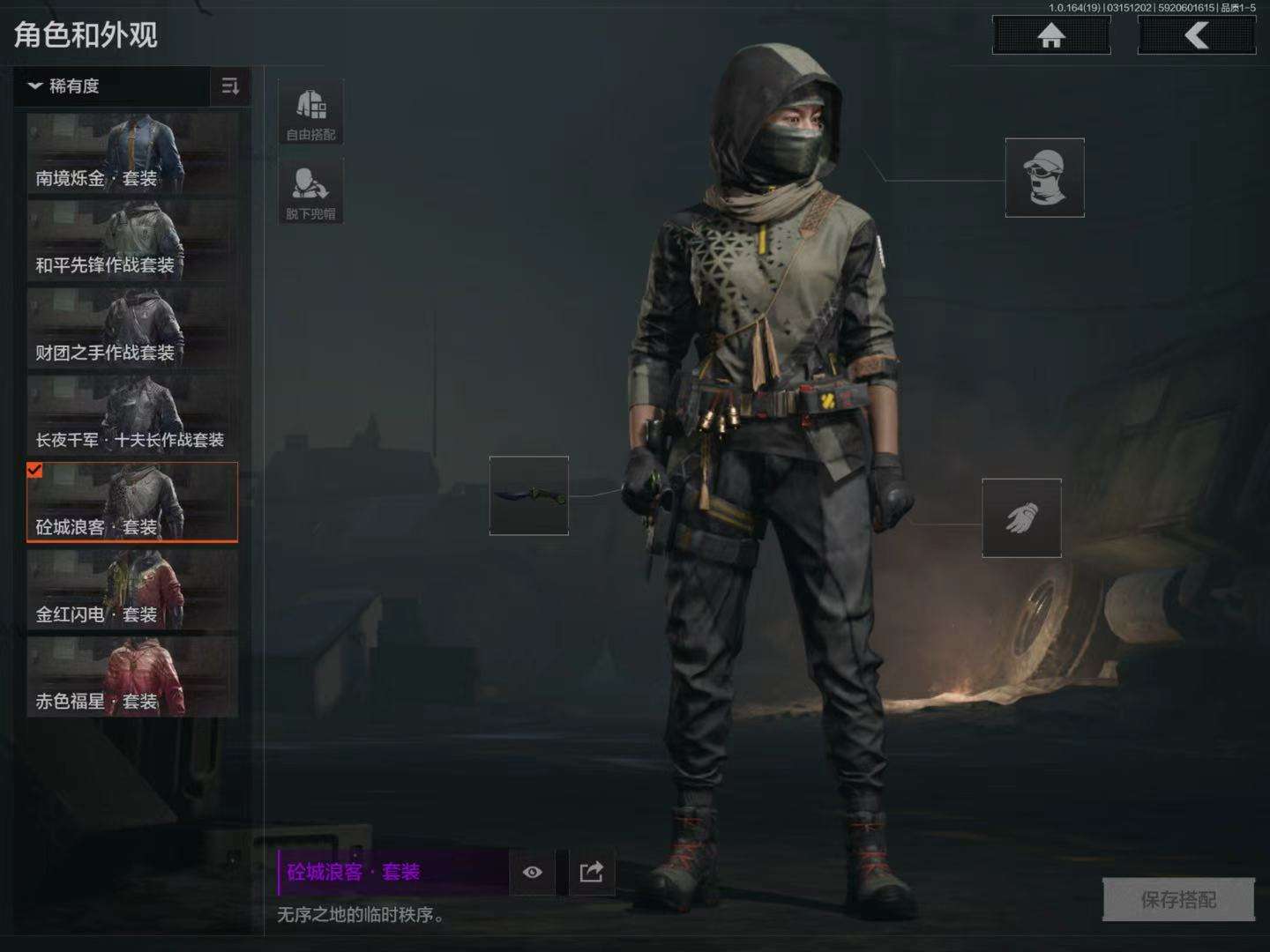
Task: Choose the 金红闪电·套装 outfit
Action: coord(132,590)
